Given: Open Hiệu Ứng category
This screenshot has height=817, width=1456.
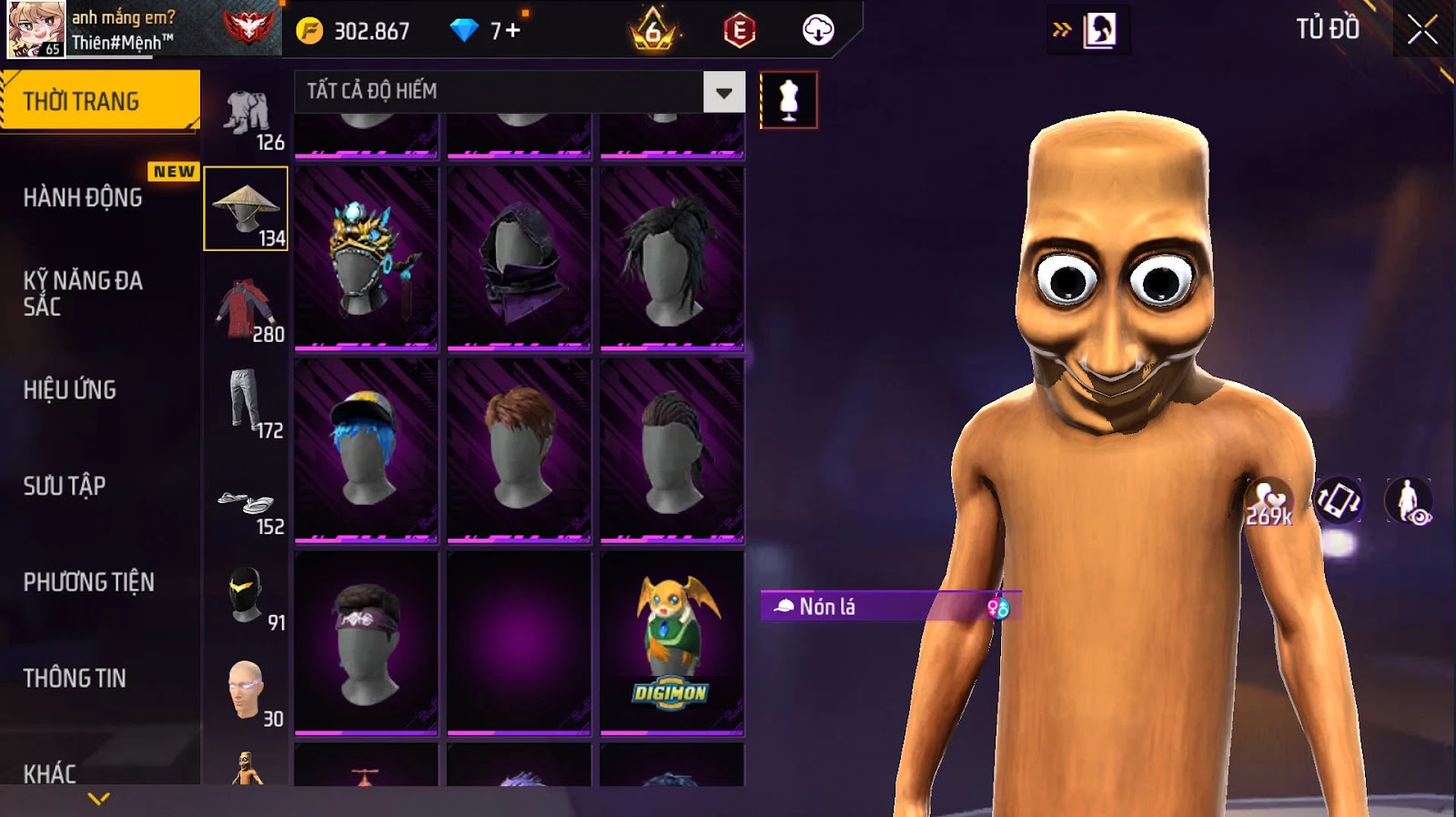Looking at the screenshot, I should coord(70,390).
